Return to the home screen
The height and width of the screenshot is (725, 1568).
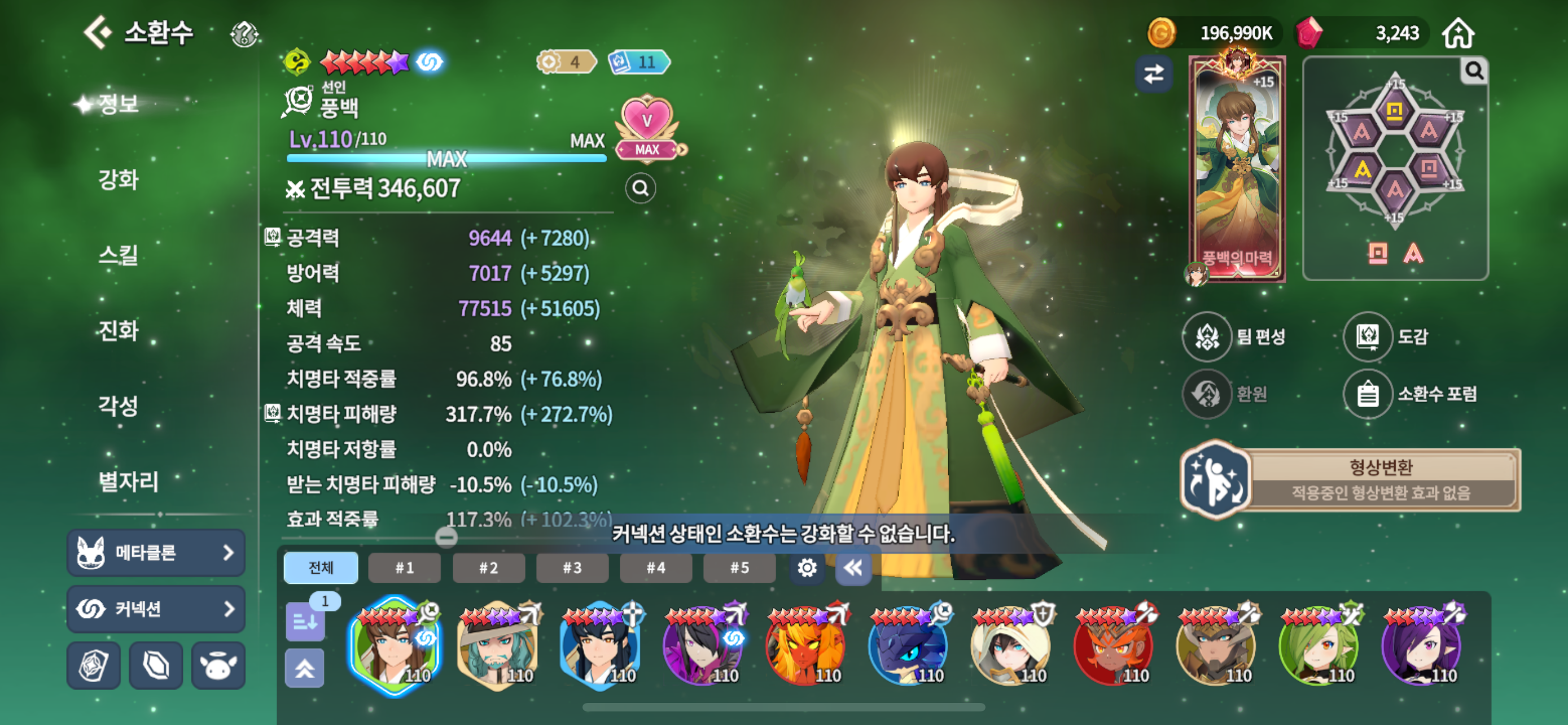click(x=1458, y=33)
